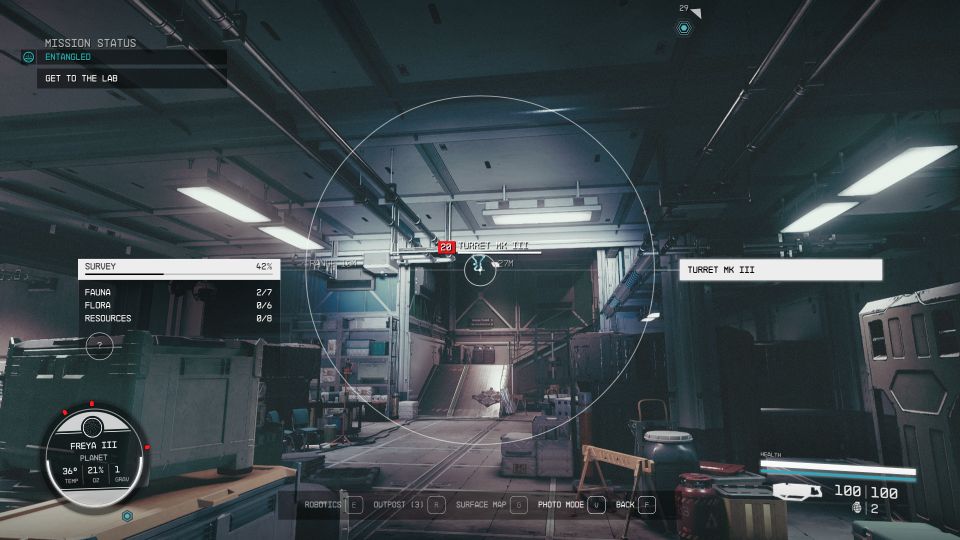Select the Entangled mission tracker

point(68,57)
